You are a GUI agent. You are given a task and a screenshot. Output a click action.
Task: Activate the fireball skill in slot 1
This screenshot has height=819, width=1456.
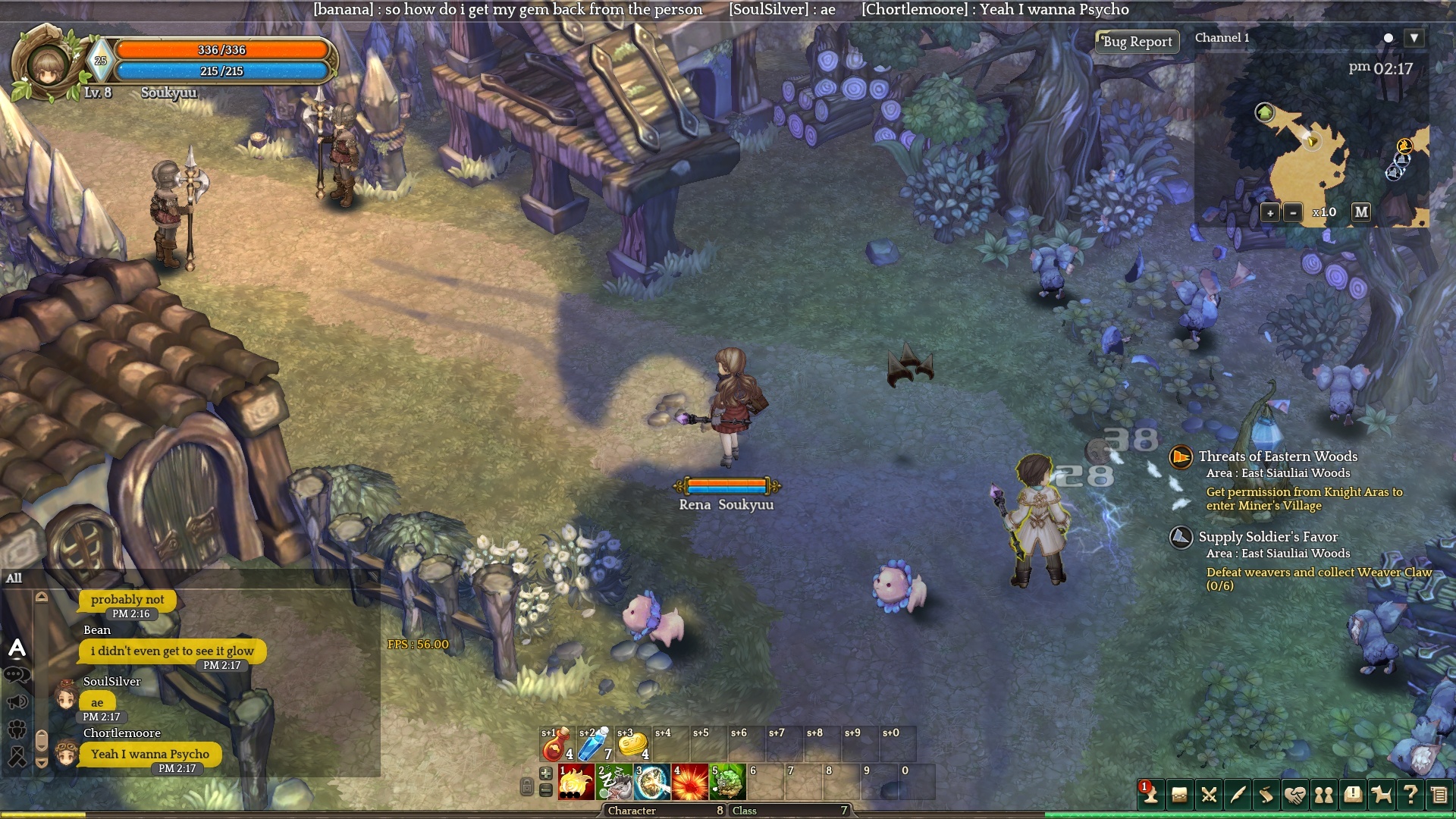(x=576, y=783)
